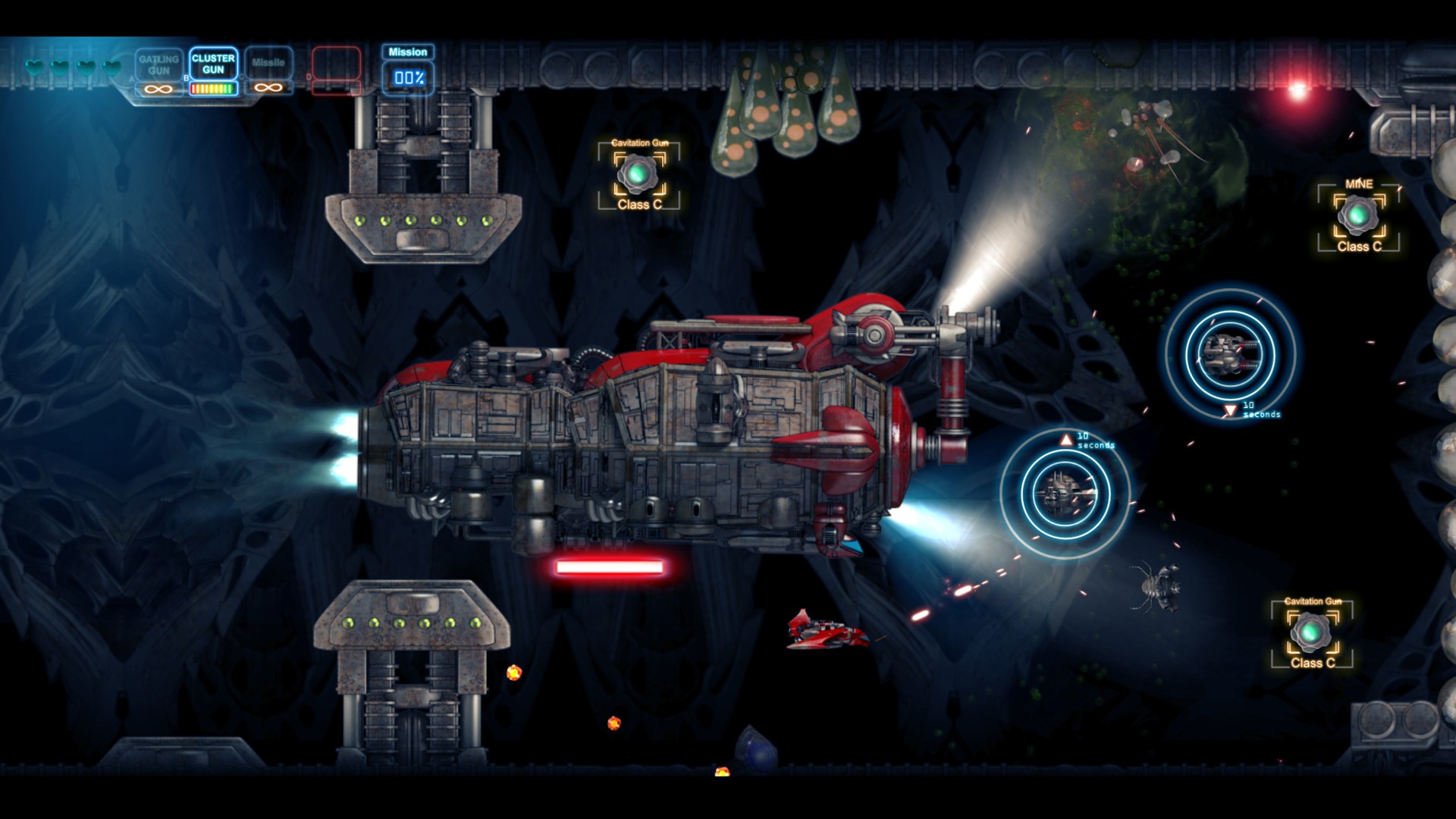Viewport: 1456px width, 819px height.
Task: Click the Gatling Gun infinity ammo icon
Action: pyautogui.click(x=157, y=87)
